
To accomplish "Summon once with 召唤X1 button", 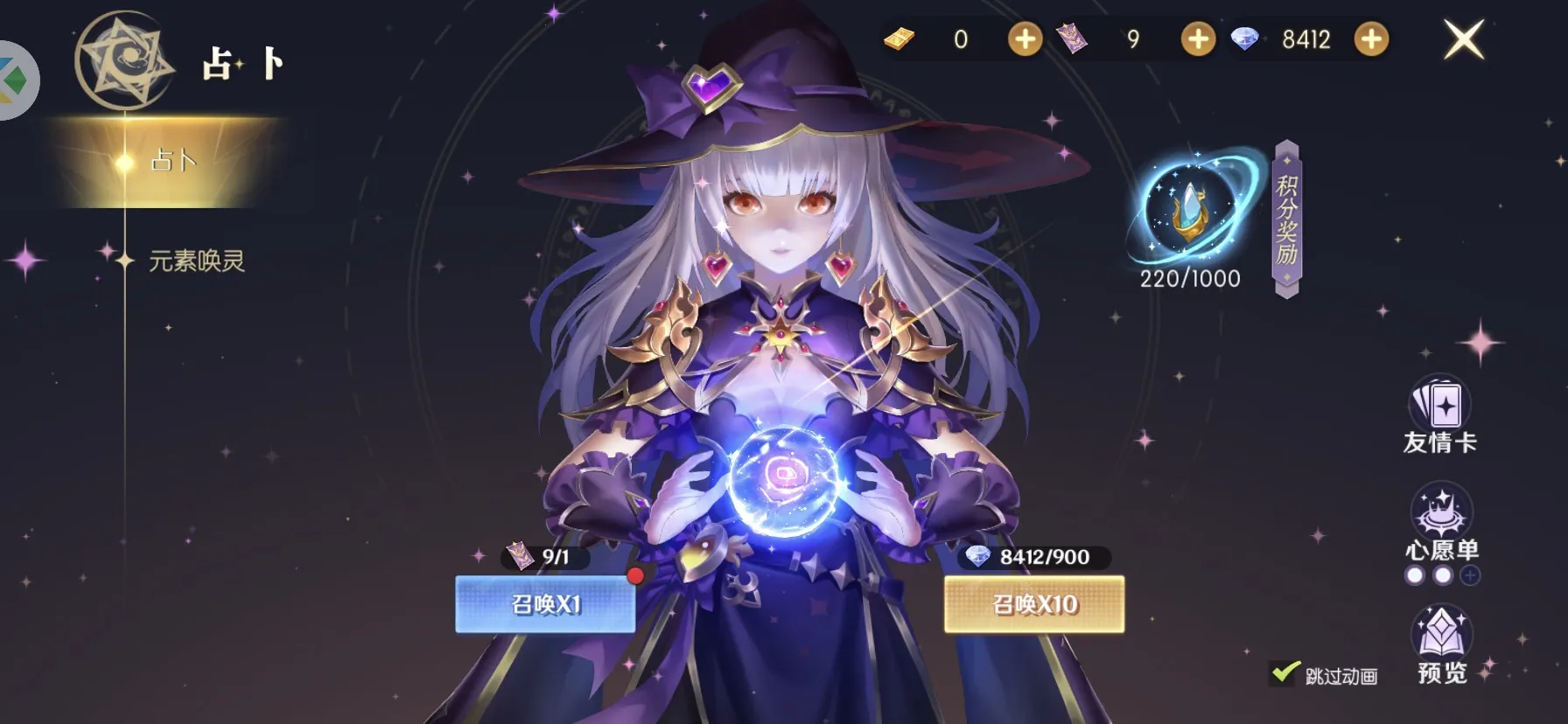I will click(x=545, y=604).
